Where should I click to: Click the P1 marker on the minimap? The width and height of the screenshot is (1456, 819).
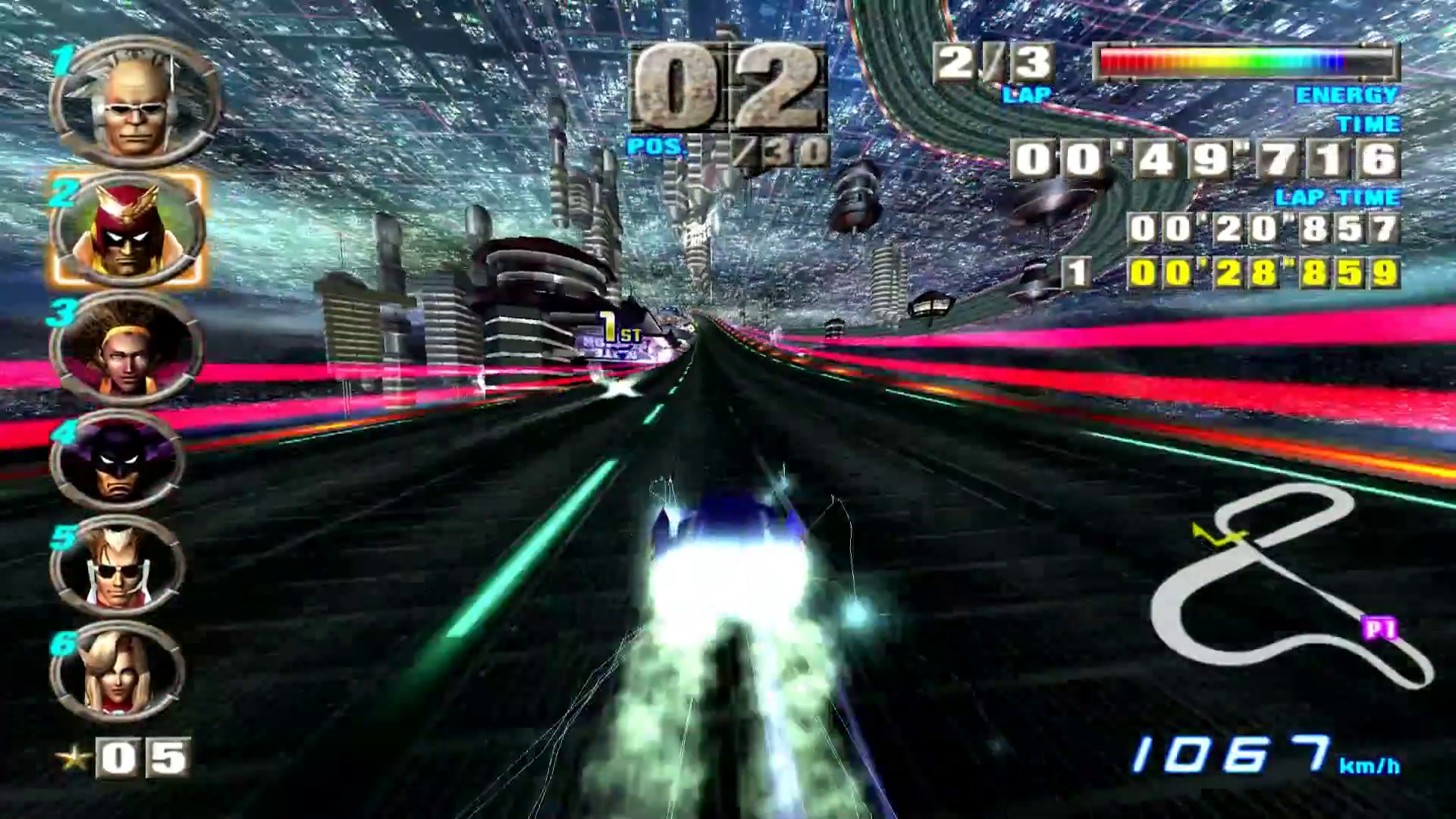1379,629
